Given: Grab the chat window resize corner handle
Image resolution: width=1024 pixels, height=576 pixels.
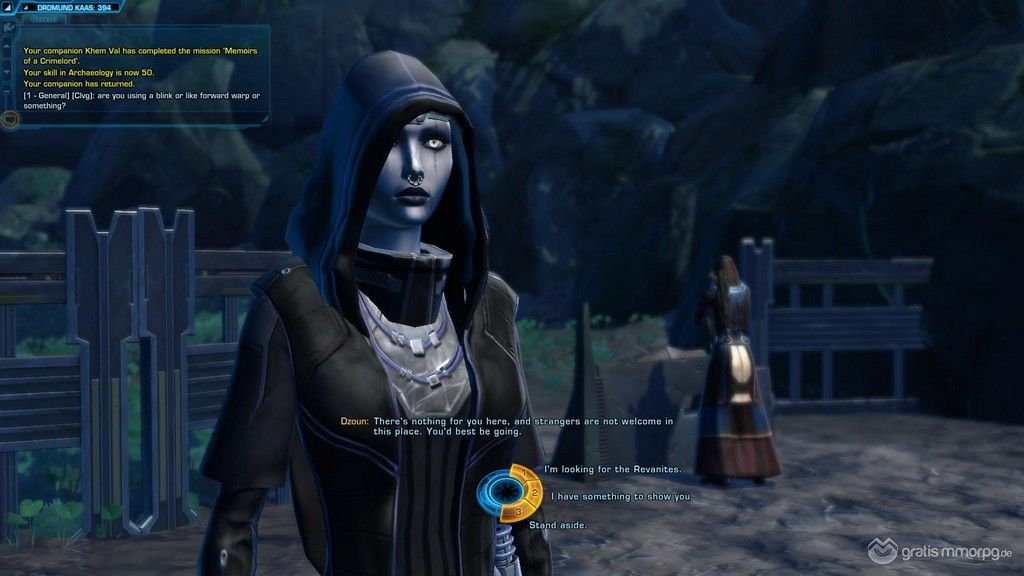Looking at the screenshot, I should [265, 119].
